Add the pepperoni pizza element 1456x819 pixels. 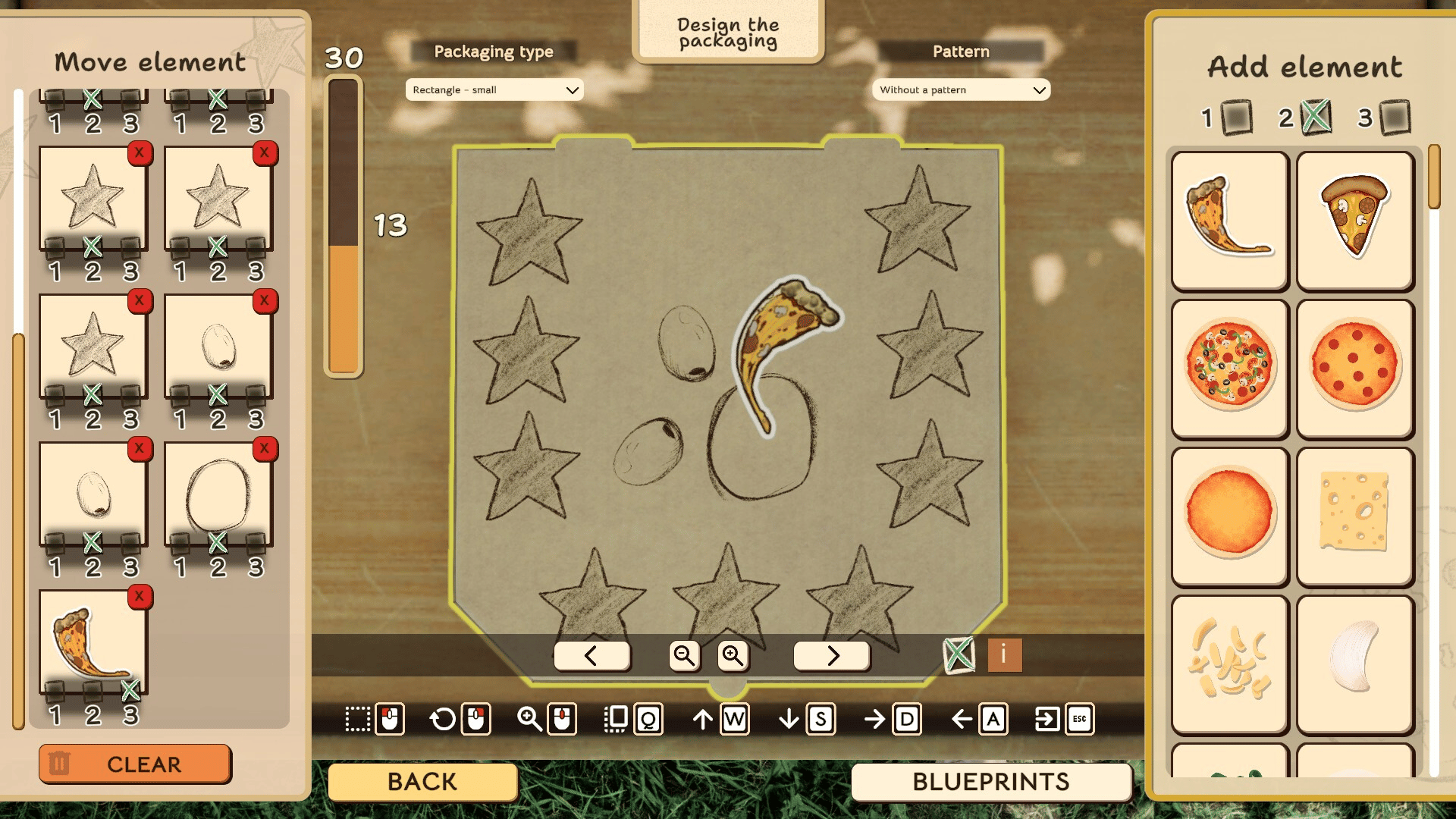coord(1354,368)
